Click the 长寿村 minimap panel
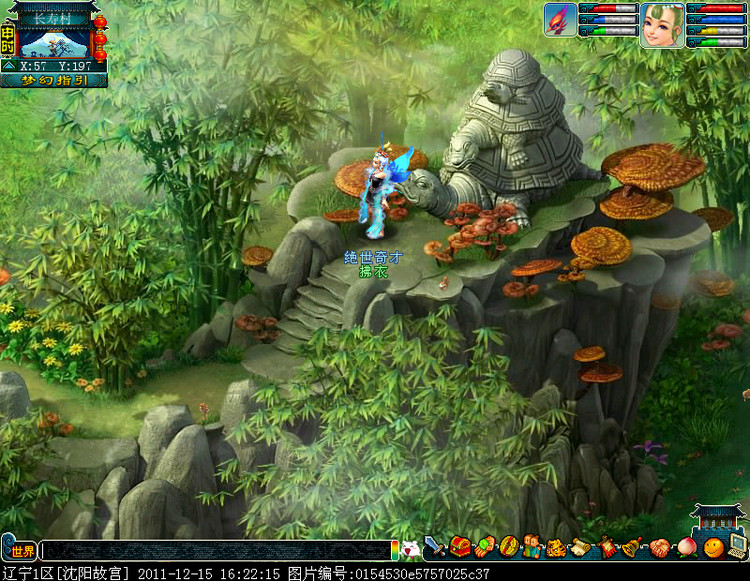The height and width of the screenshot is (581, 750). tap(55, 40)
